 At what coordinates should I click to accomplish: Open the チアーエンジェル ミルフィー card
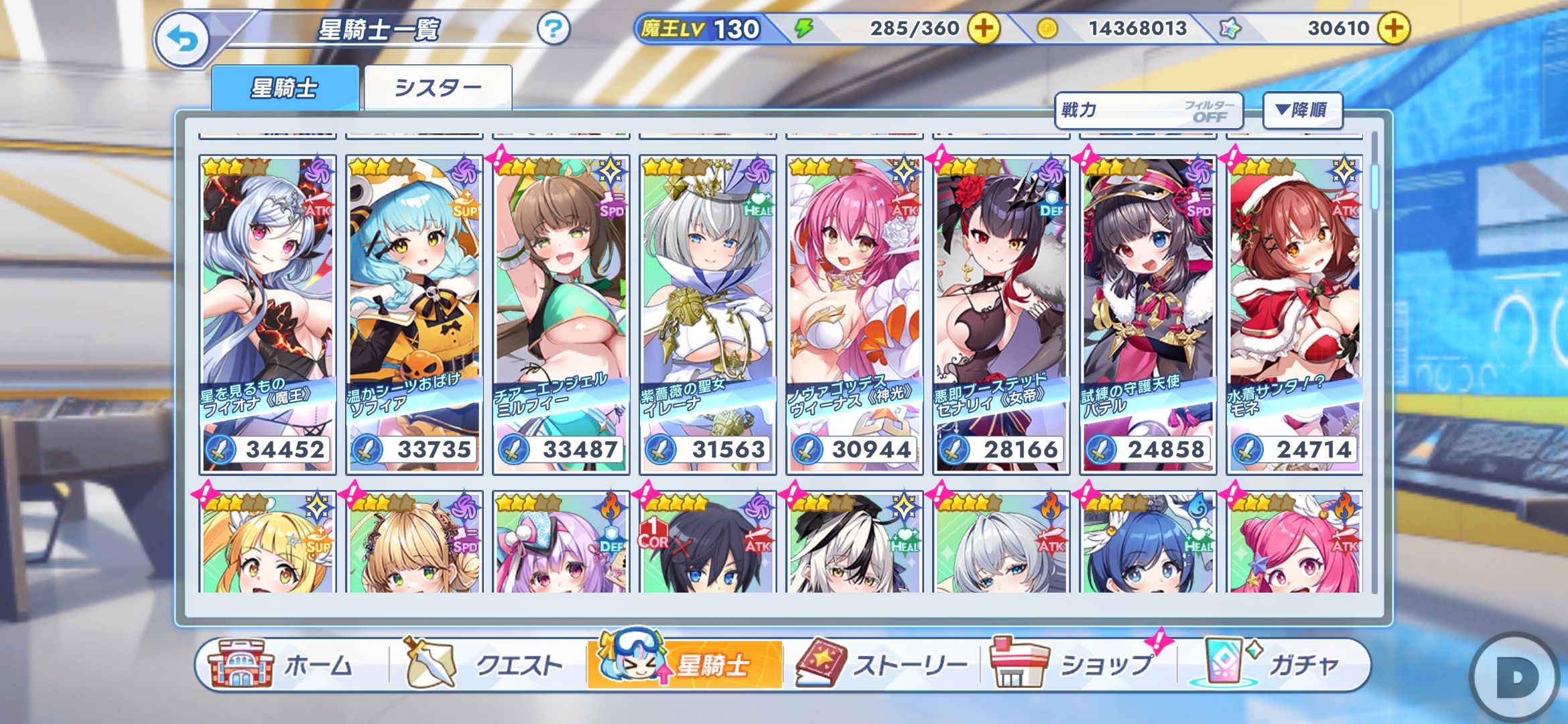[561, 314]
